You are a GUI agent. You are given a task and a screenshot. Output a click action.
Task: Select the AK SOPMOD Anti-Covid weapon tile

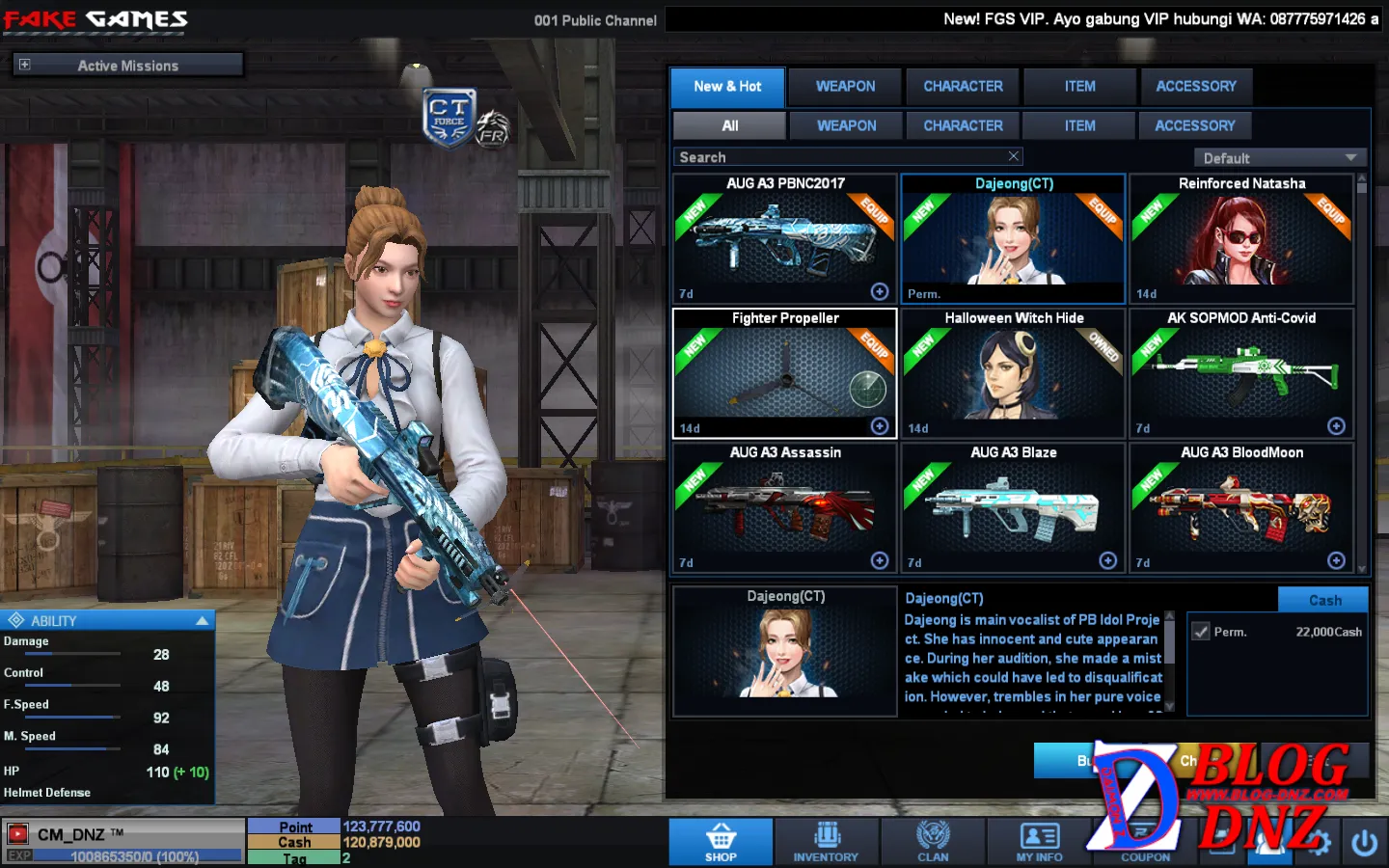click(1241, 373)
